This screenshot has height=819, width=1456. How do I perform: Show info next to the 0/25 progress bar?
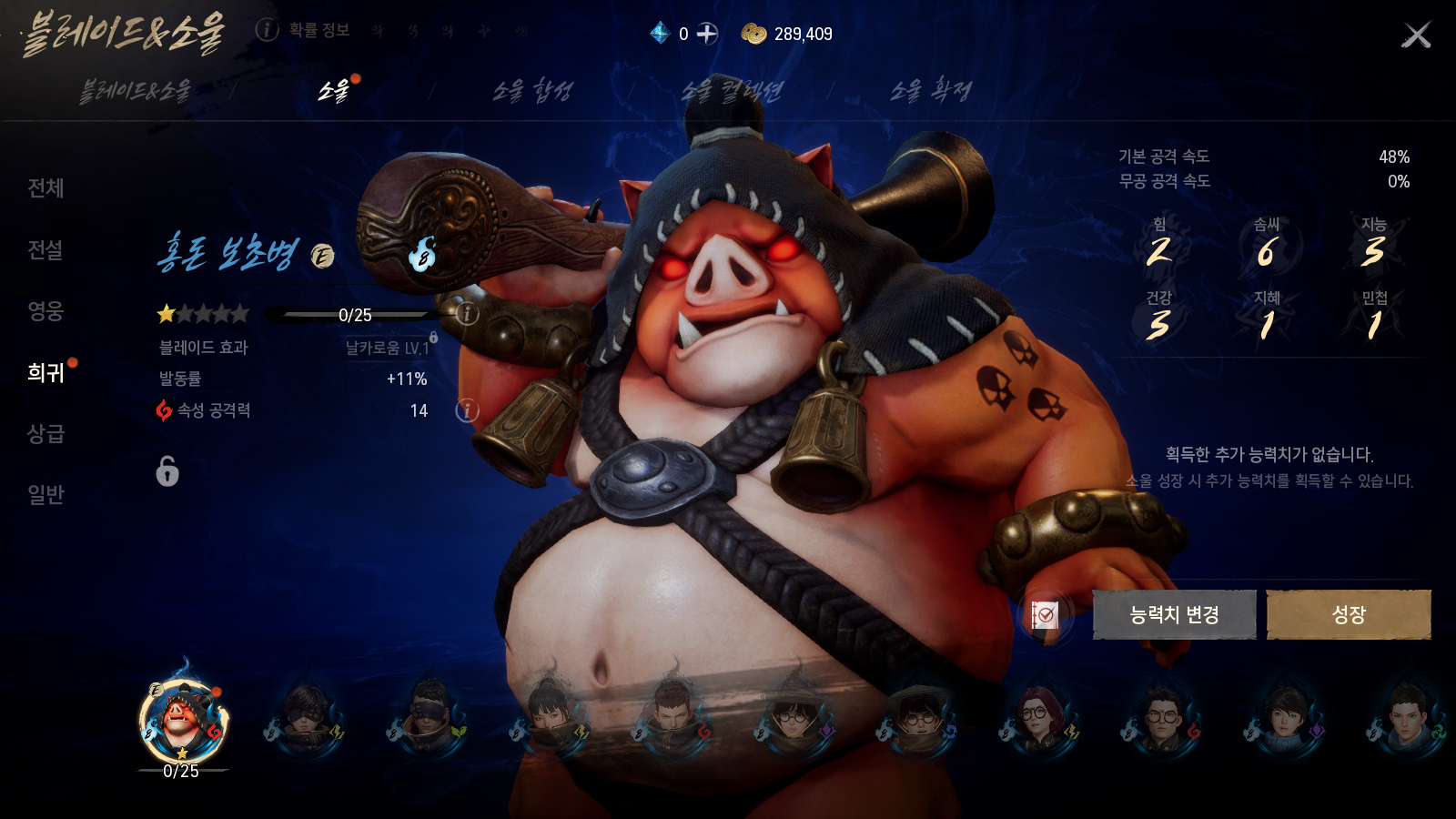point(467,314)
